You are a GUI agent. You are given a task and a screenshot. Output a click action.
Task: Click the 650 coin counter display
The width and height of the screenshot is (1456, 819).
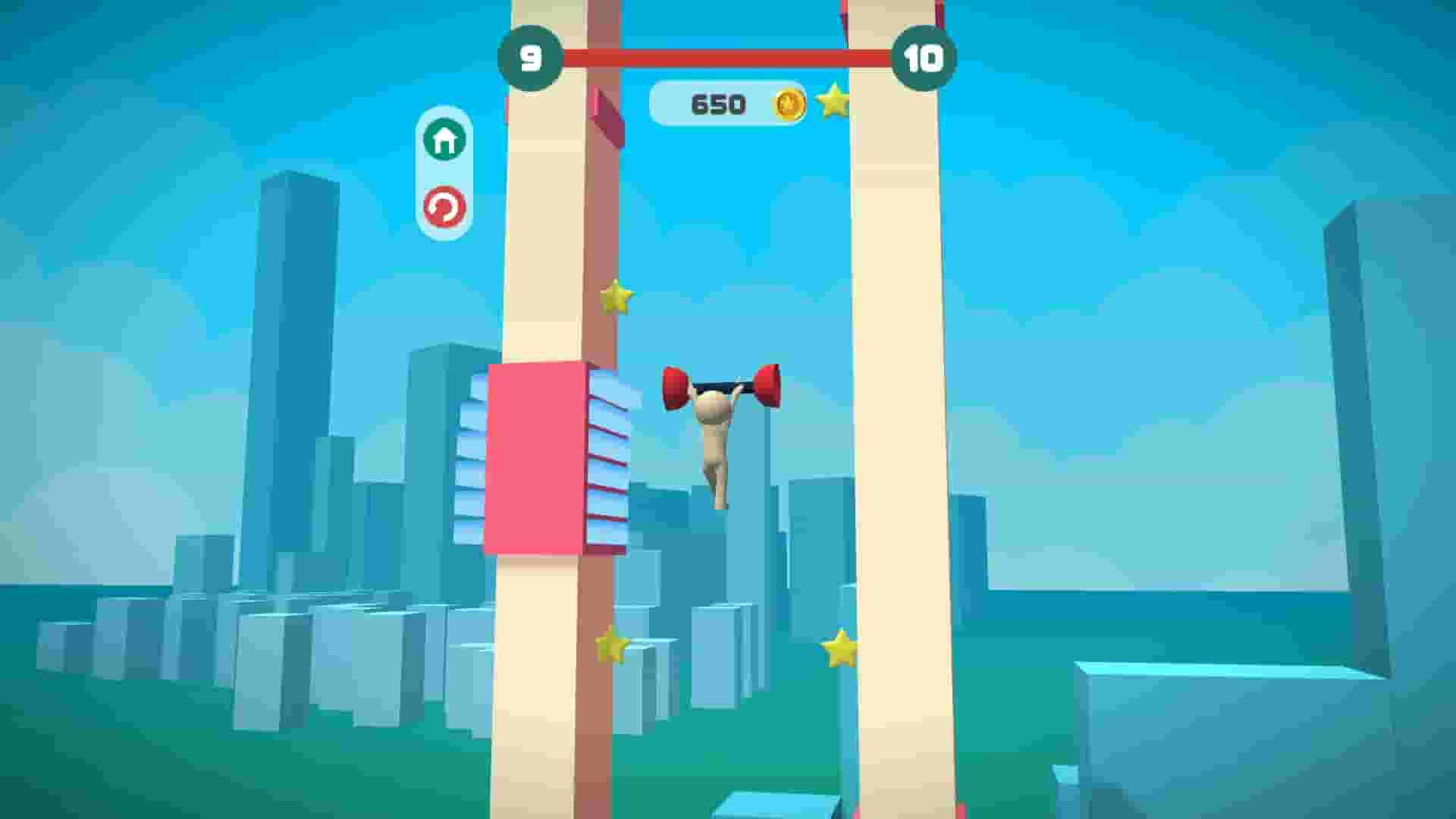[x=720, y=102]
